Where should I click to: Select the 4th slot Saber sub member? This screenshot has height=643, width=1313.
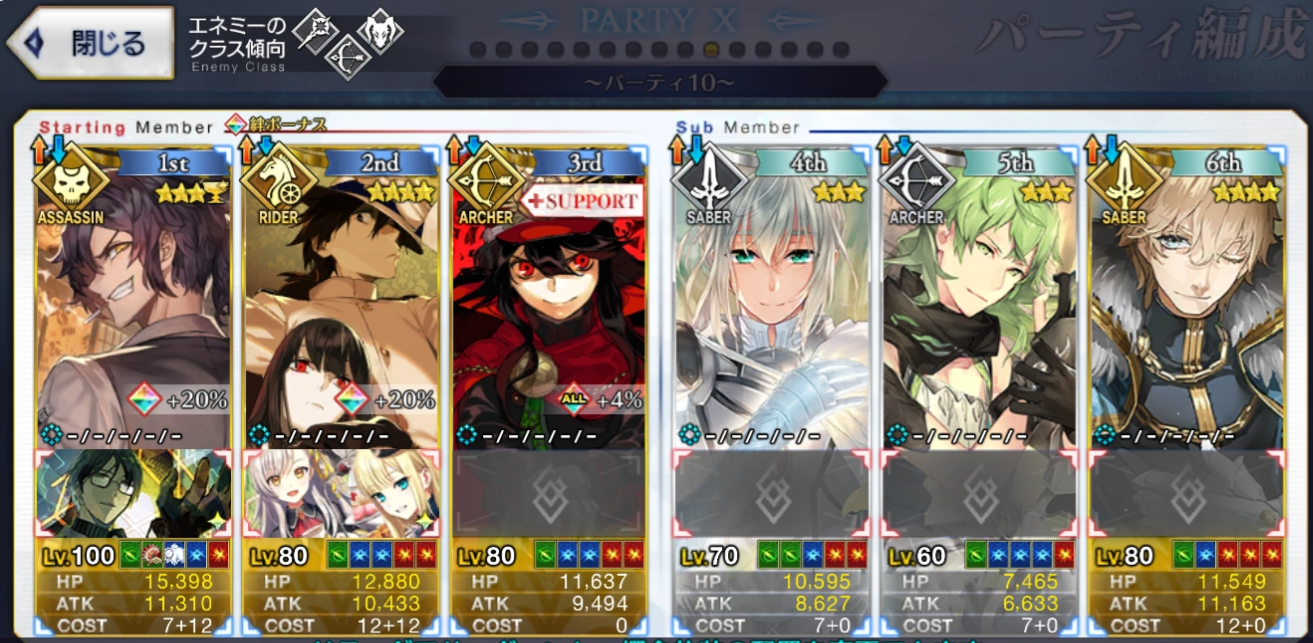click(x=771, y=300)
